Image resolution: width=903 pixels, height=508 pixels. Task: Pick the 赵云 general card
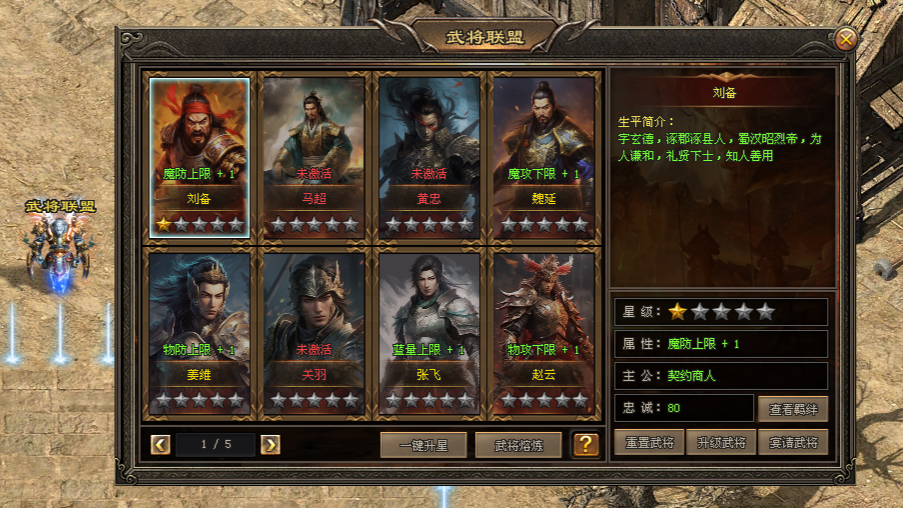coord(544,332)
